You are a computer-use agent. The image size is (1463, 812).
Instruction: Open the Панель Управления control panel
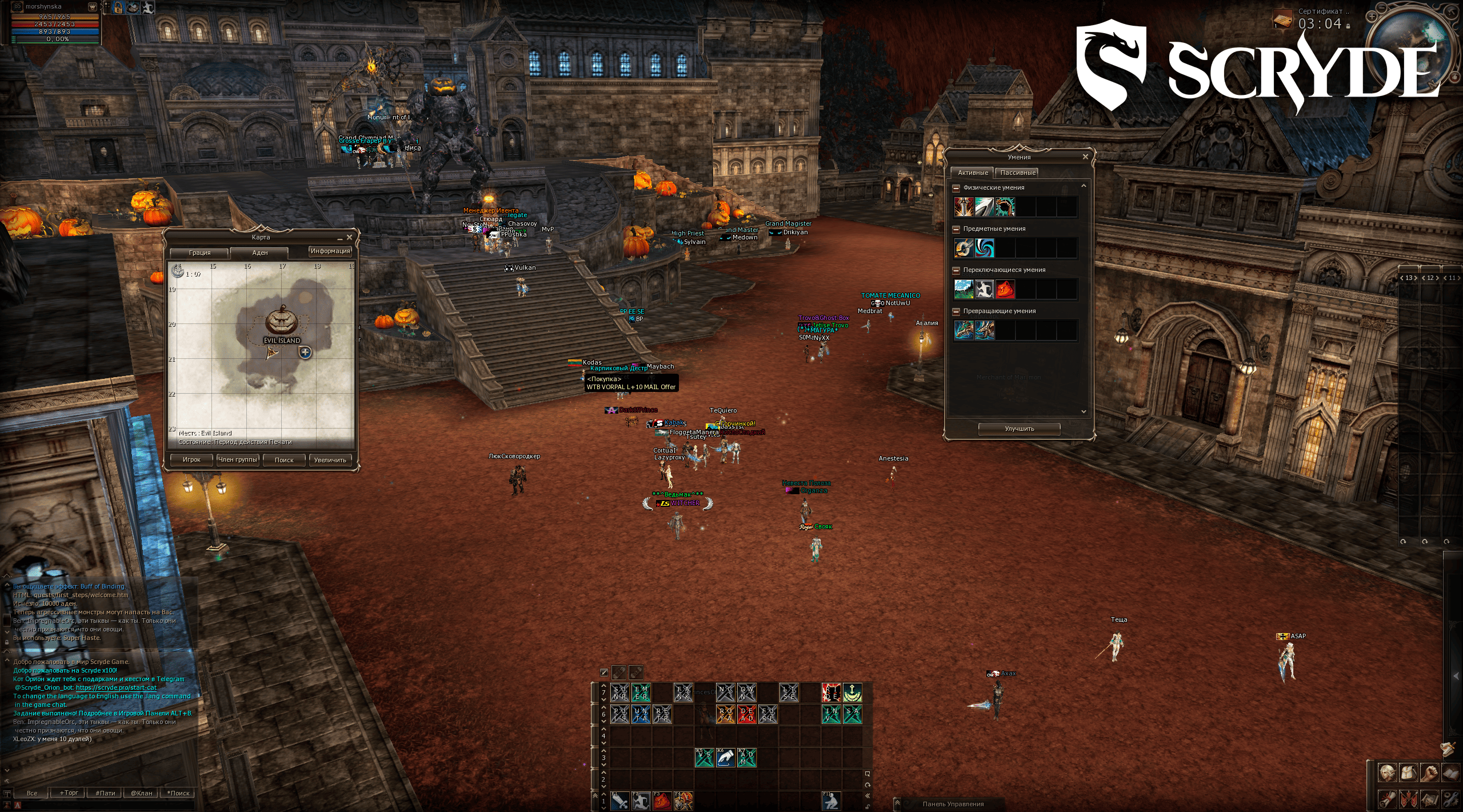point(953,804)
